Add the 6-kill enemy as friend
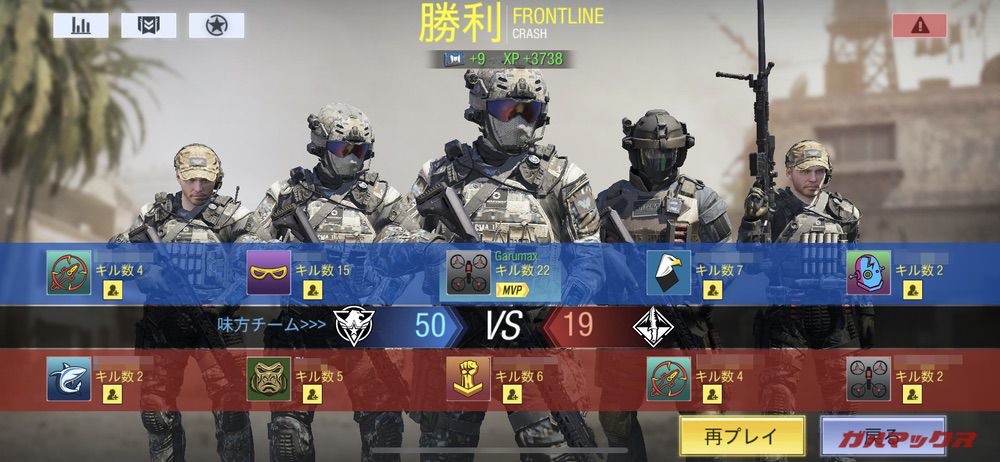Viewport: 1000px width, 462px height. [512, 395]
